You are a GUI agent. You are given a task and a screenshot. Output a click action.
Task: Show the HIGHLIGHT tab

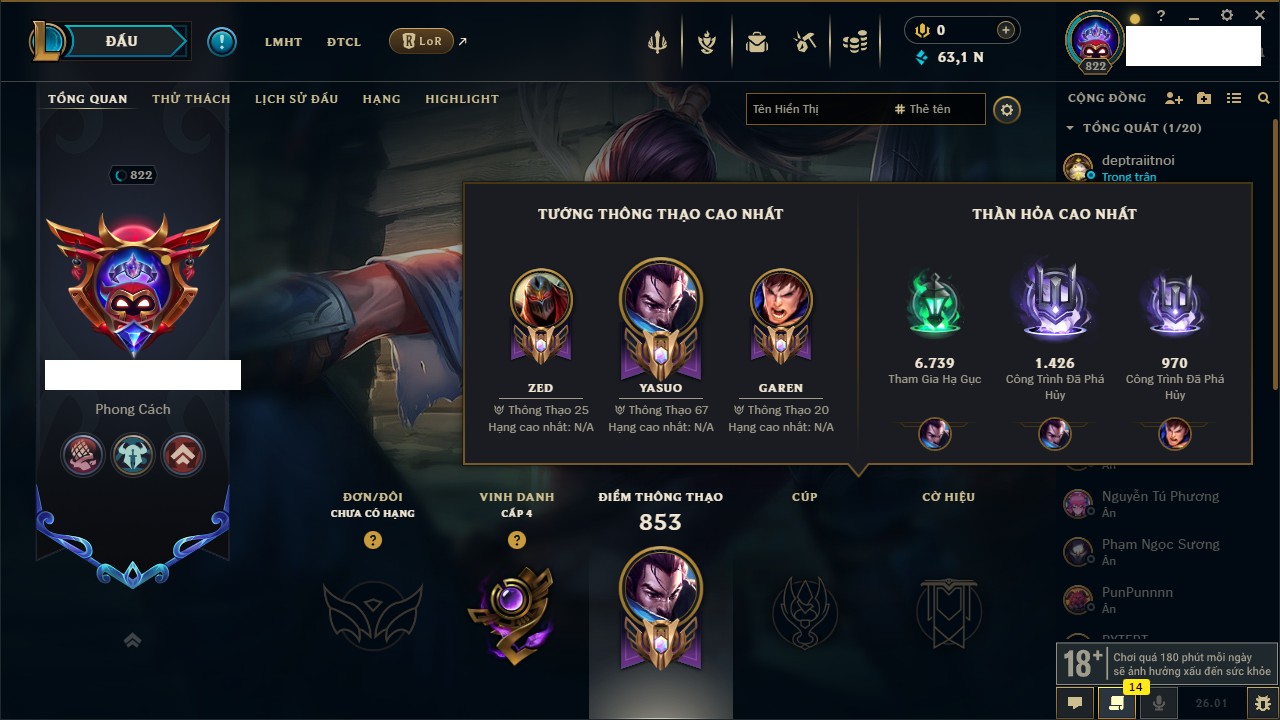[x=461, y=99]
